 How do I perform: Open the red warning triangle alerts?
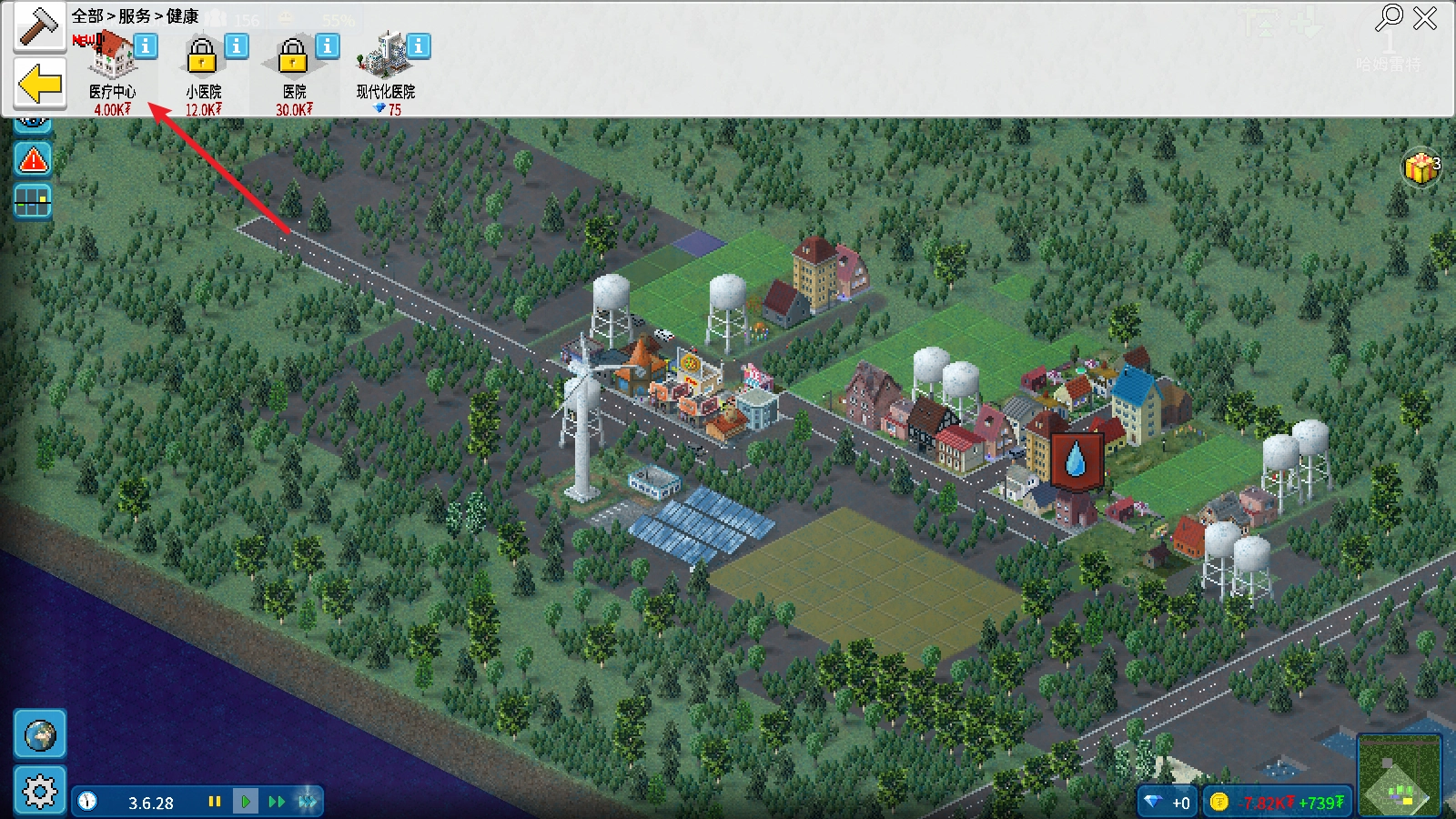coord(34,160)
